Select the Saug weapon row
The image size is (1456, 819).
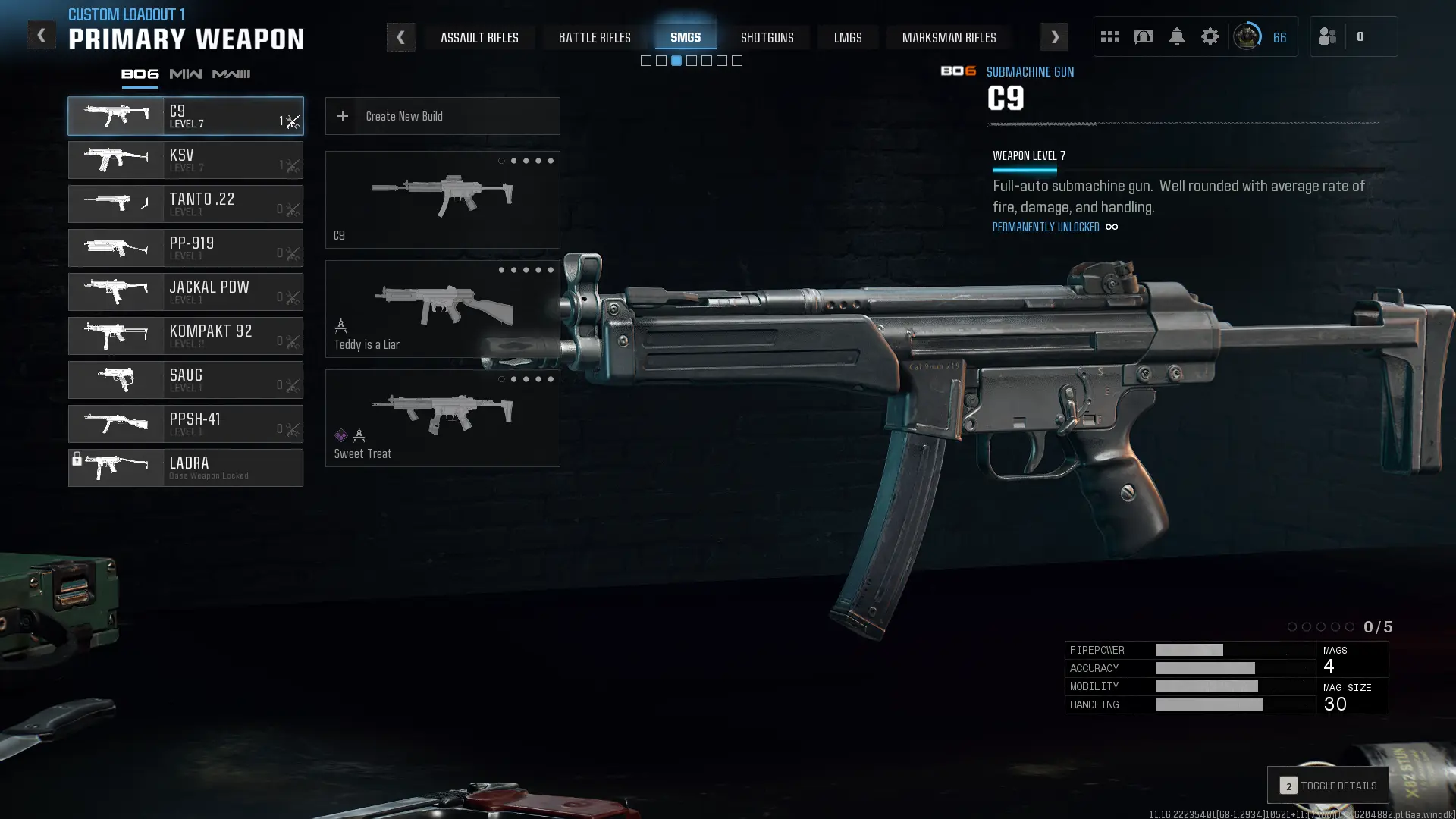186,380
